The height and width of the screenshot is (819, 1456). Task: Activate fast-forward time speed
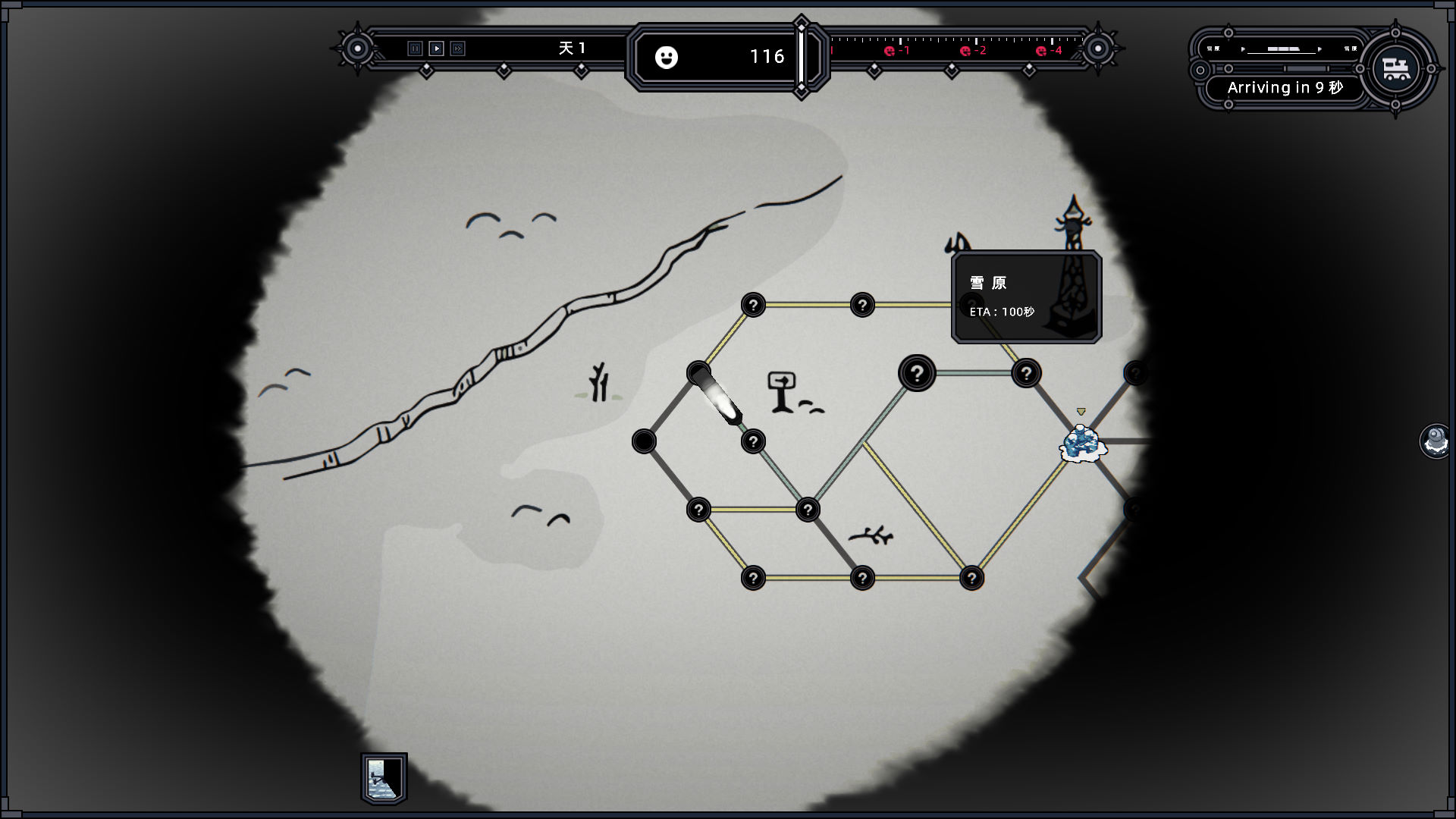tap(457, 49)
